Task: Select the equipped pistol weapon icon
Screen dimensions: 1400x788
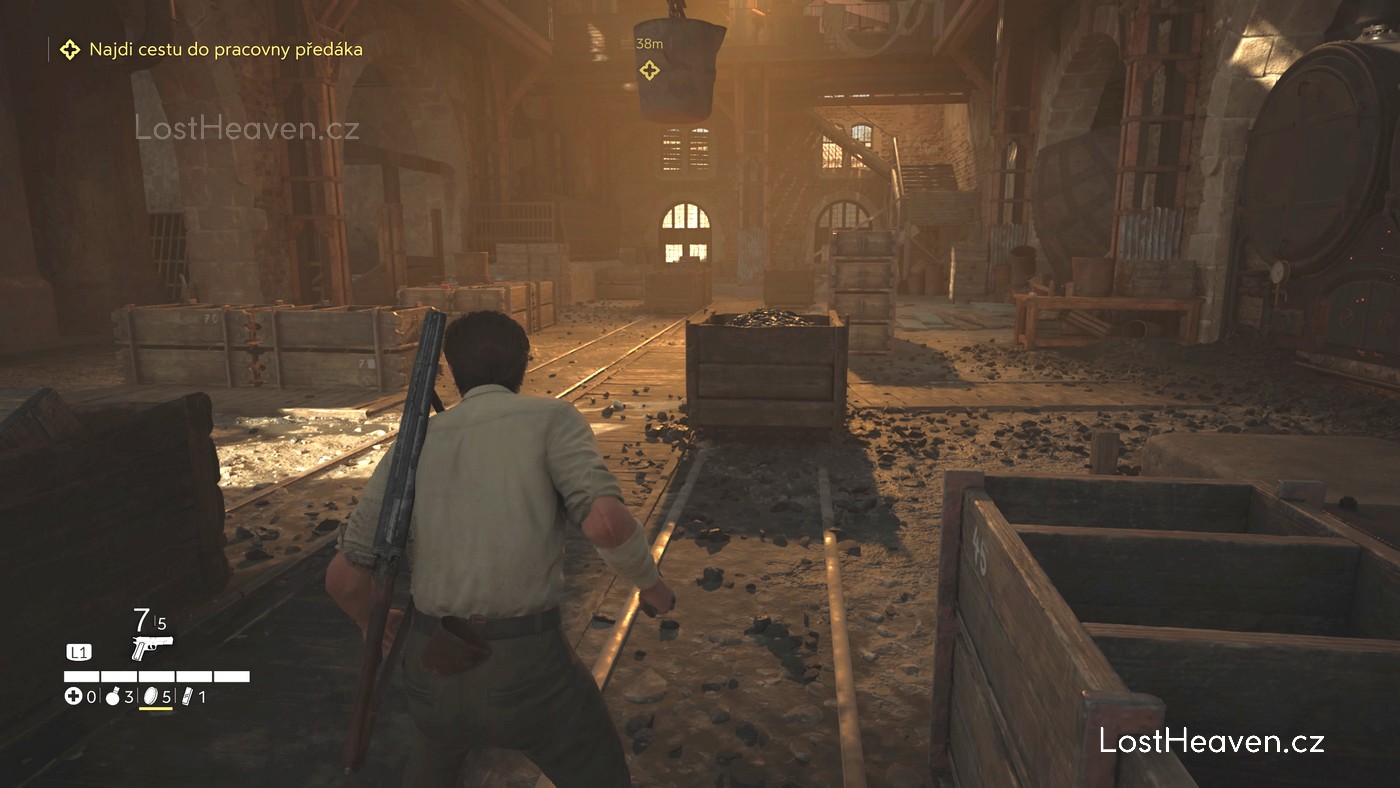Action: coord(152,646)
